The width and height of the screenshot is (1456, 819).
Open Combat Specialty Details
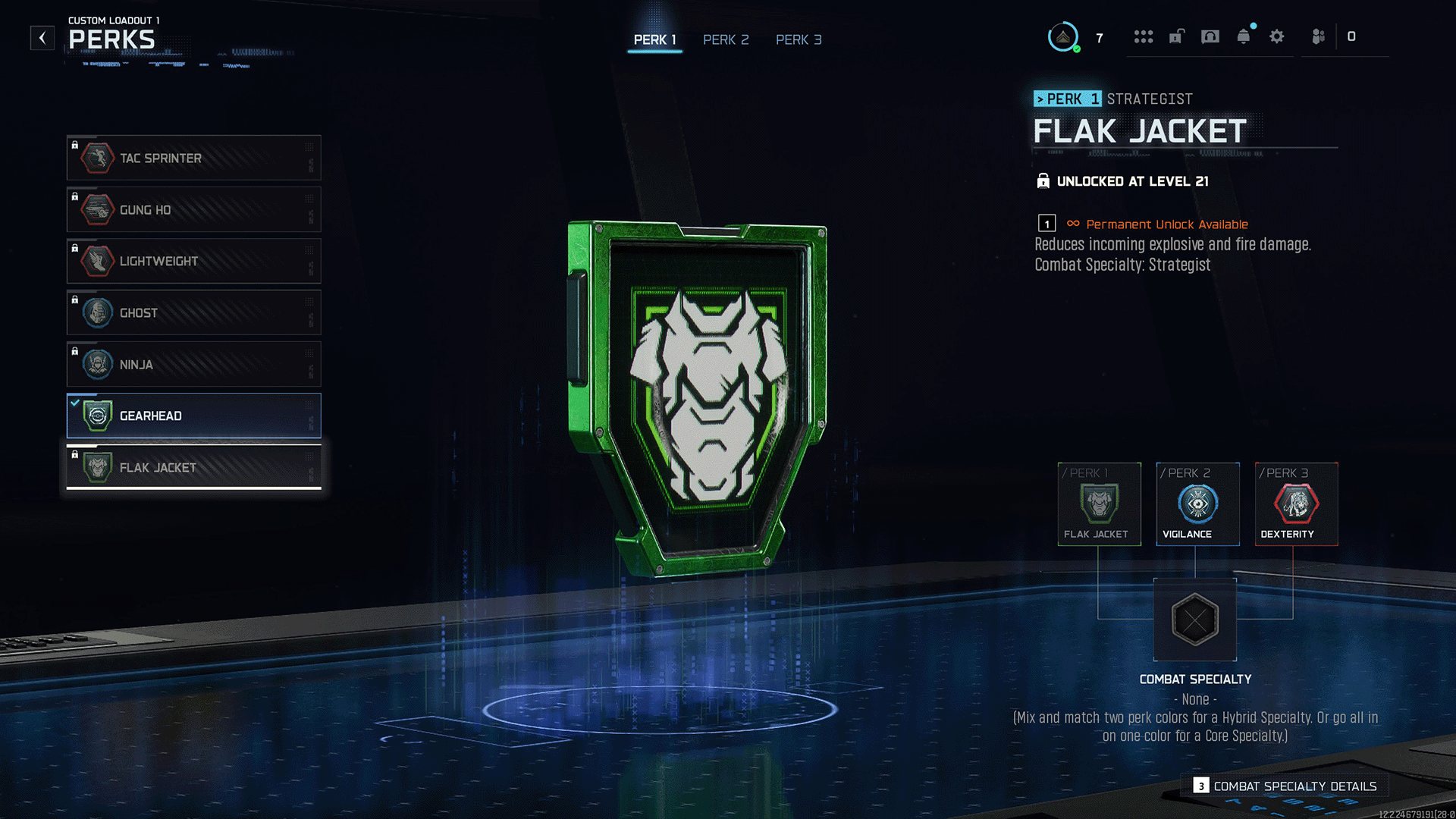[1287, 786]
